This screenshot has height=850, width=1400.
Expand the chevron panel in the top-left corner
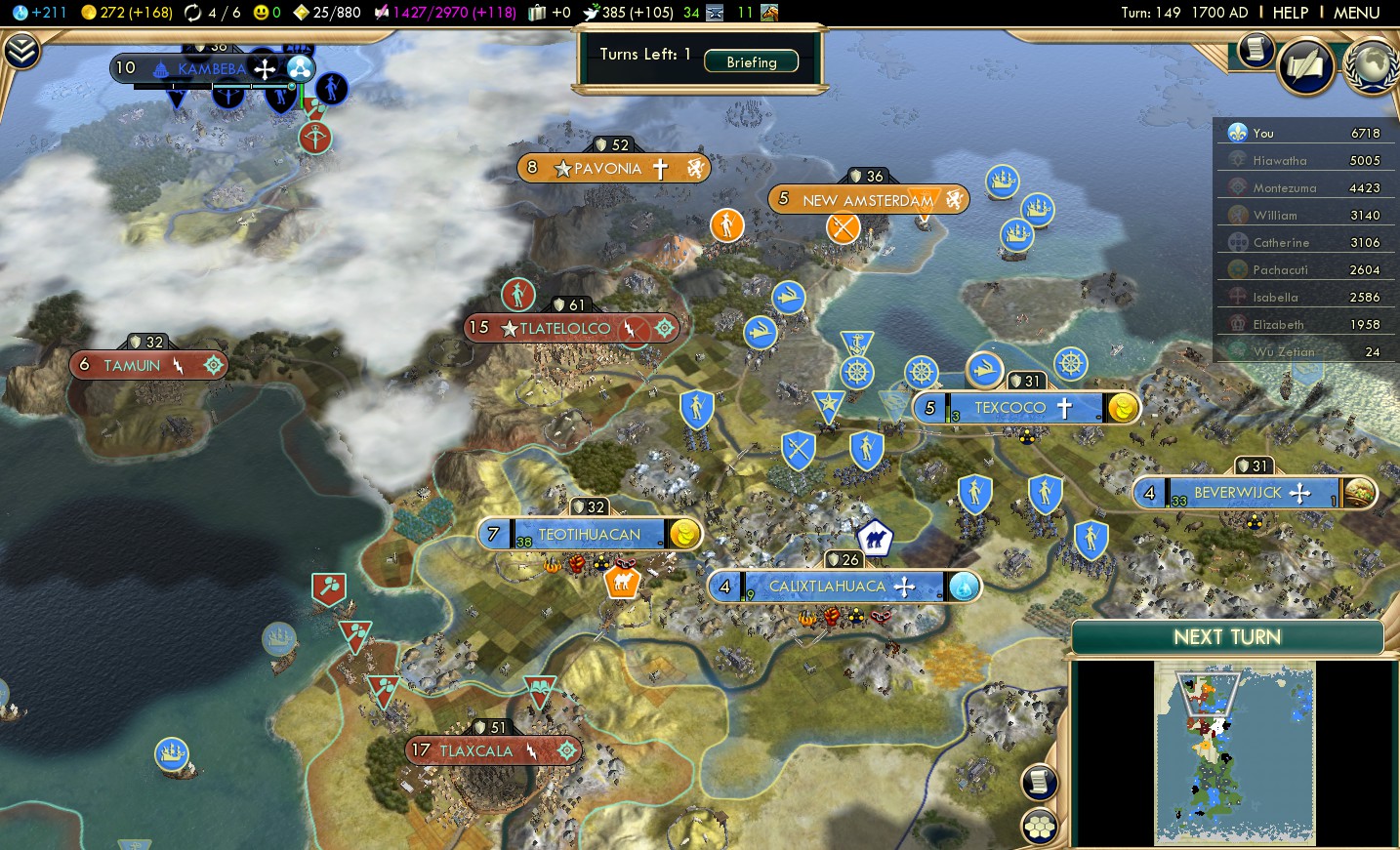(21, 51)
